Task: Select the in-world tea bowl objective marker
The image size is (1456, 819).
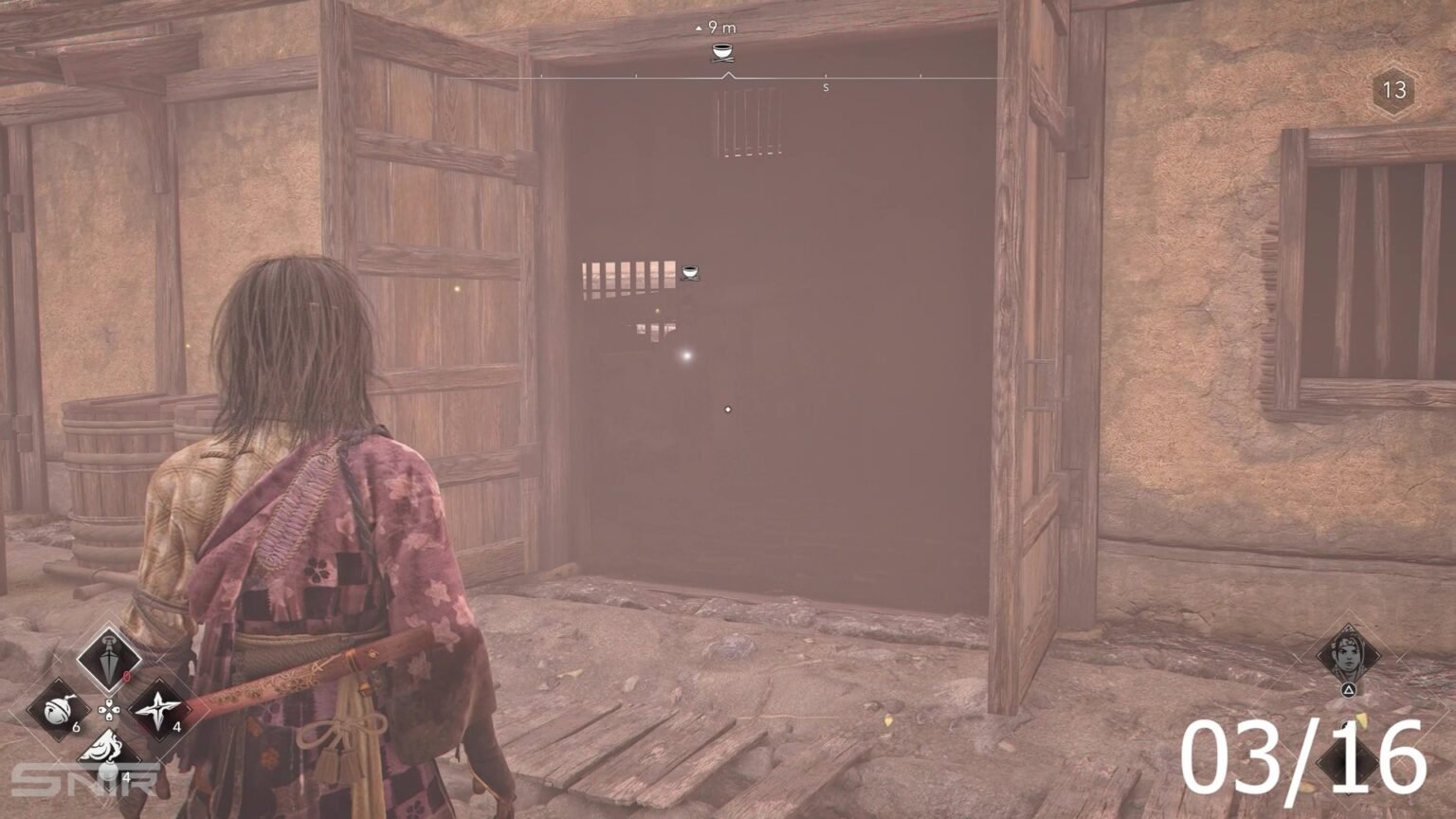Action: (689, 273)
